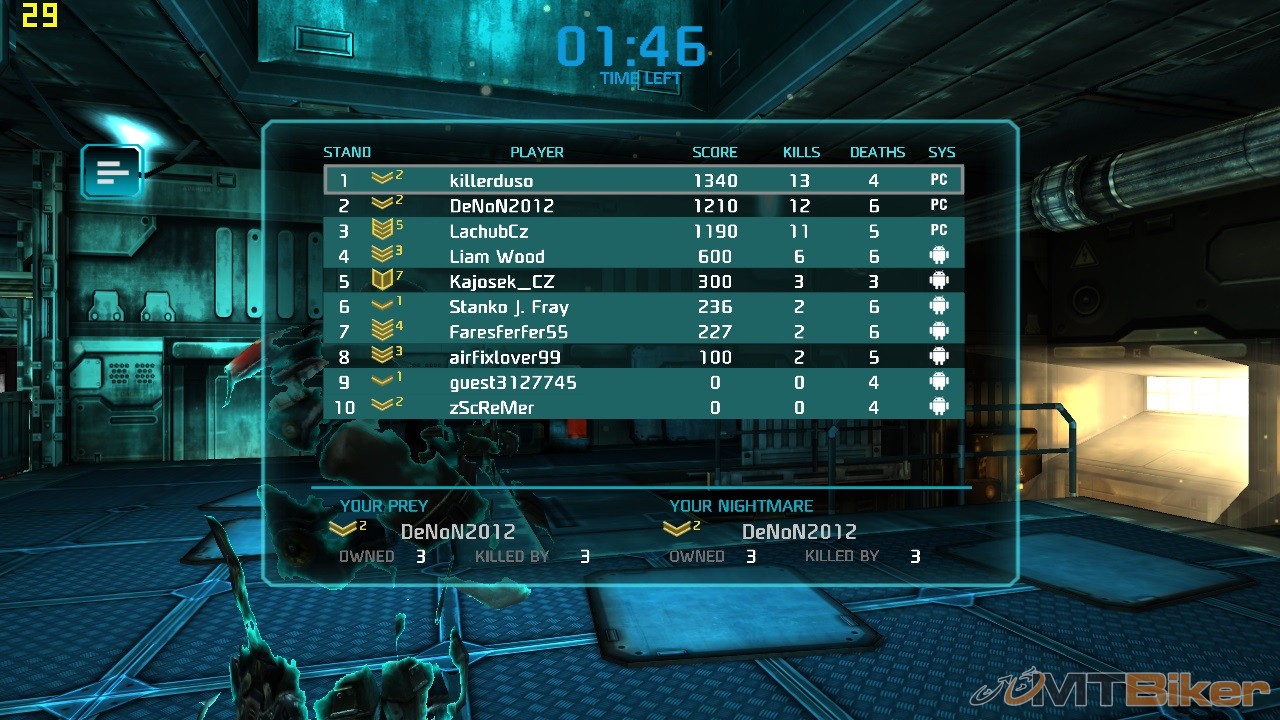Select LachubCz's row in the scoreboard
The image size is (1280, 720).
pos(643,231)
